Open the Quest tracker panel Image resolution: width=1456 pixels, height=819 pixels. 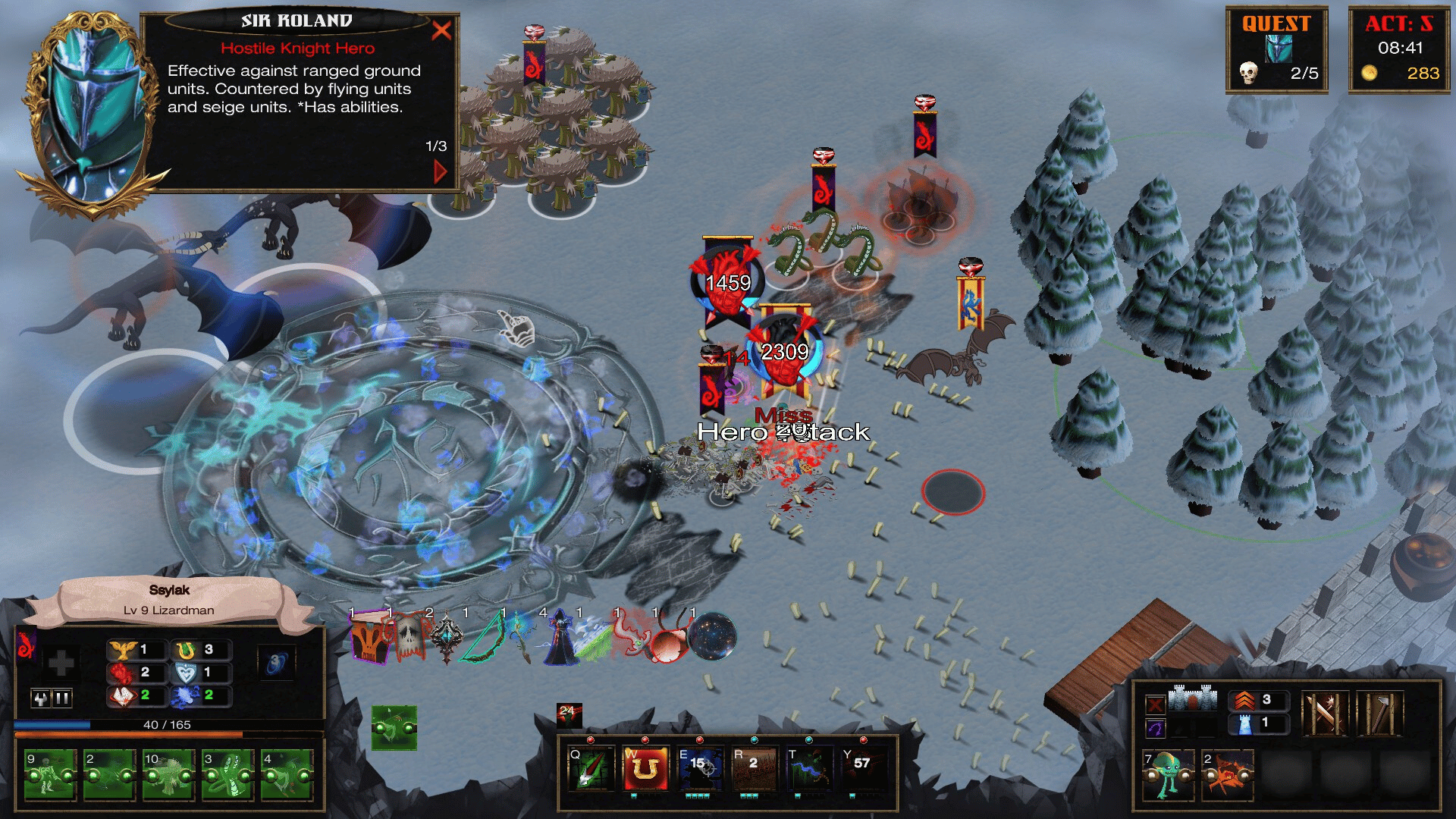click(1276, 50)
